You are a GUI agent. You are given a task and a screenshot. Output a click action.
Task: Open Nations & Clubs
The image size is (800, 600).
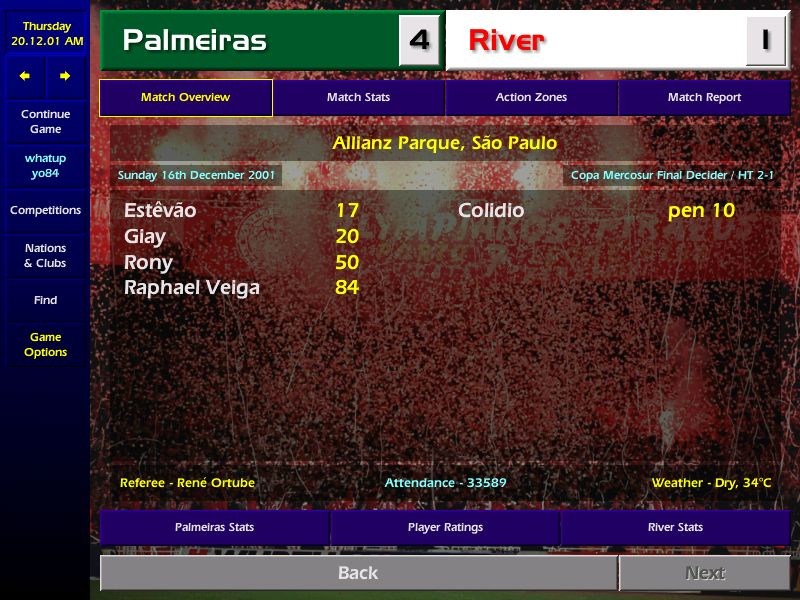tap(45, 256)
